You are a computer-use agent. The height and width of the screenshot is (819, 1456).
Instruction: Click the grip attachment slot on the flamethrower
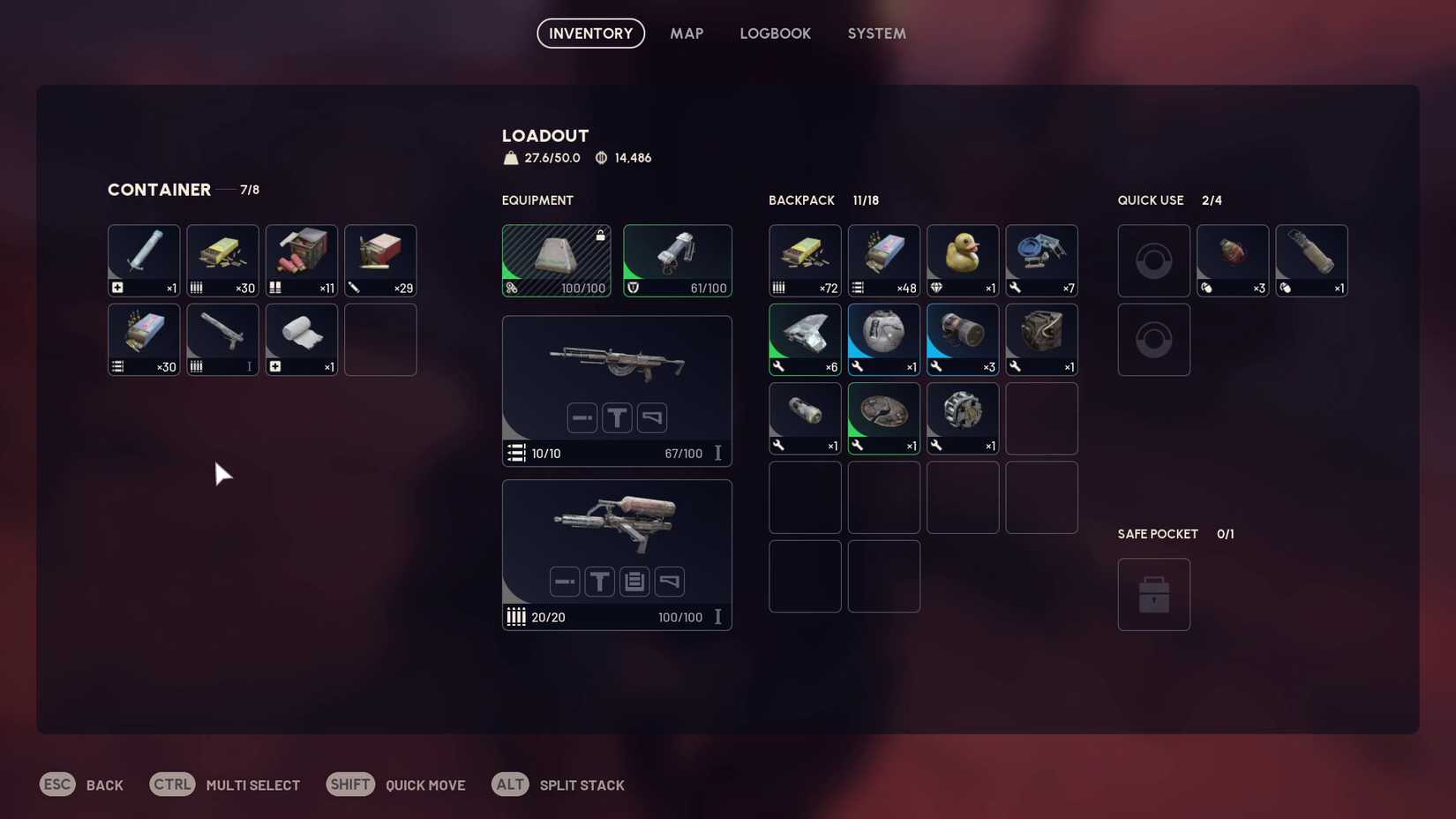coord(669,582)
